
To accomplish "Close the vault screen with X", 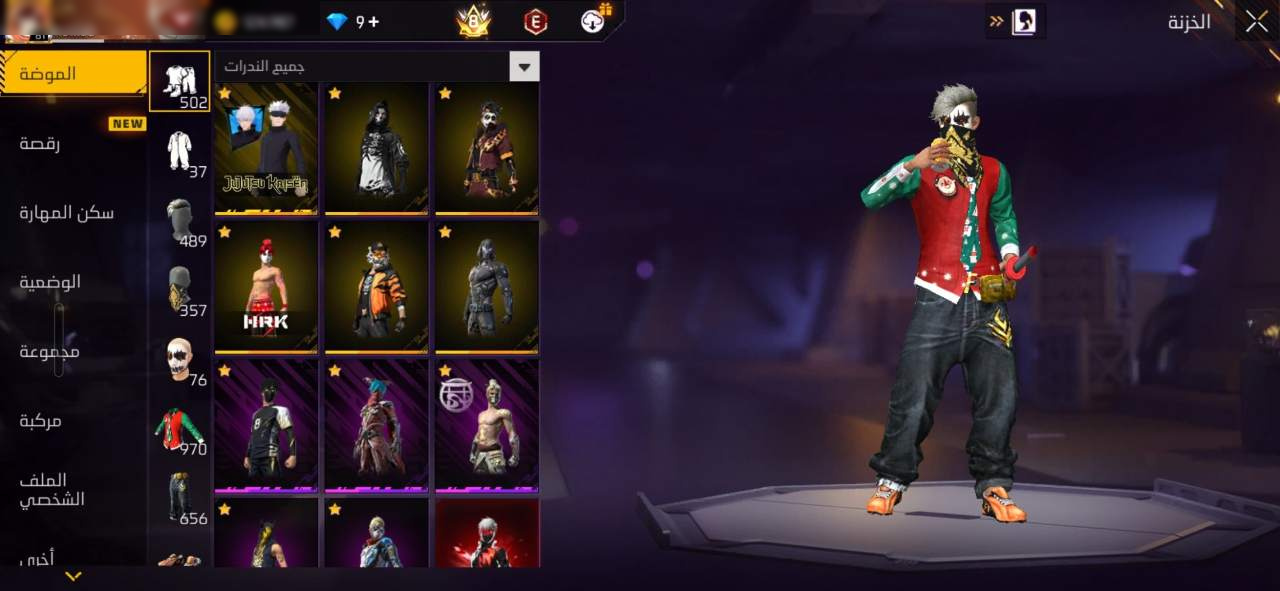I will [x=1256, y=22].
